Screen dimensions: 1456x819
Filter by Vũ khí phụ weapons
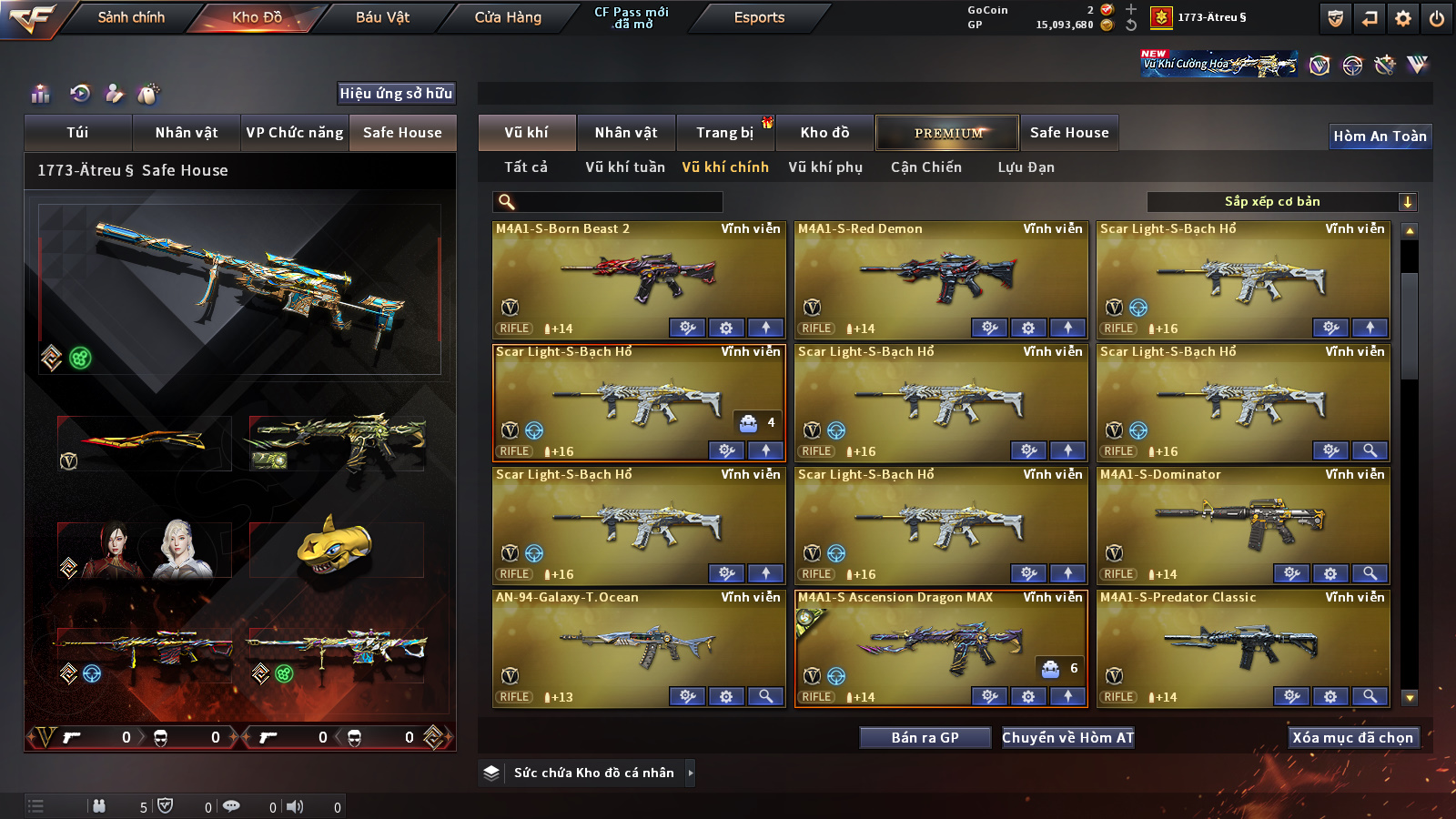[x=825, y=167]
